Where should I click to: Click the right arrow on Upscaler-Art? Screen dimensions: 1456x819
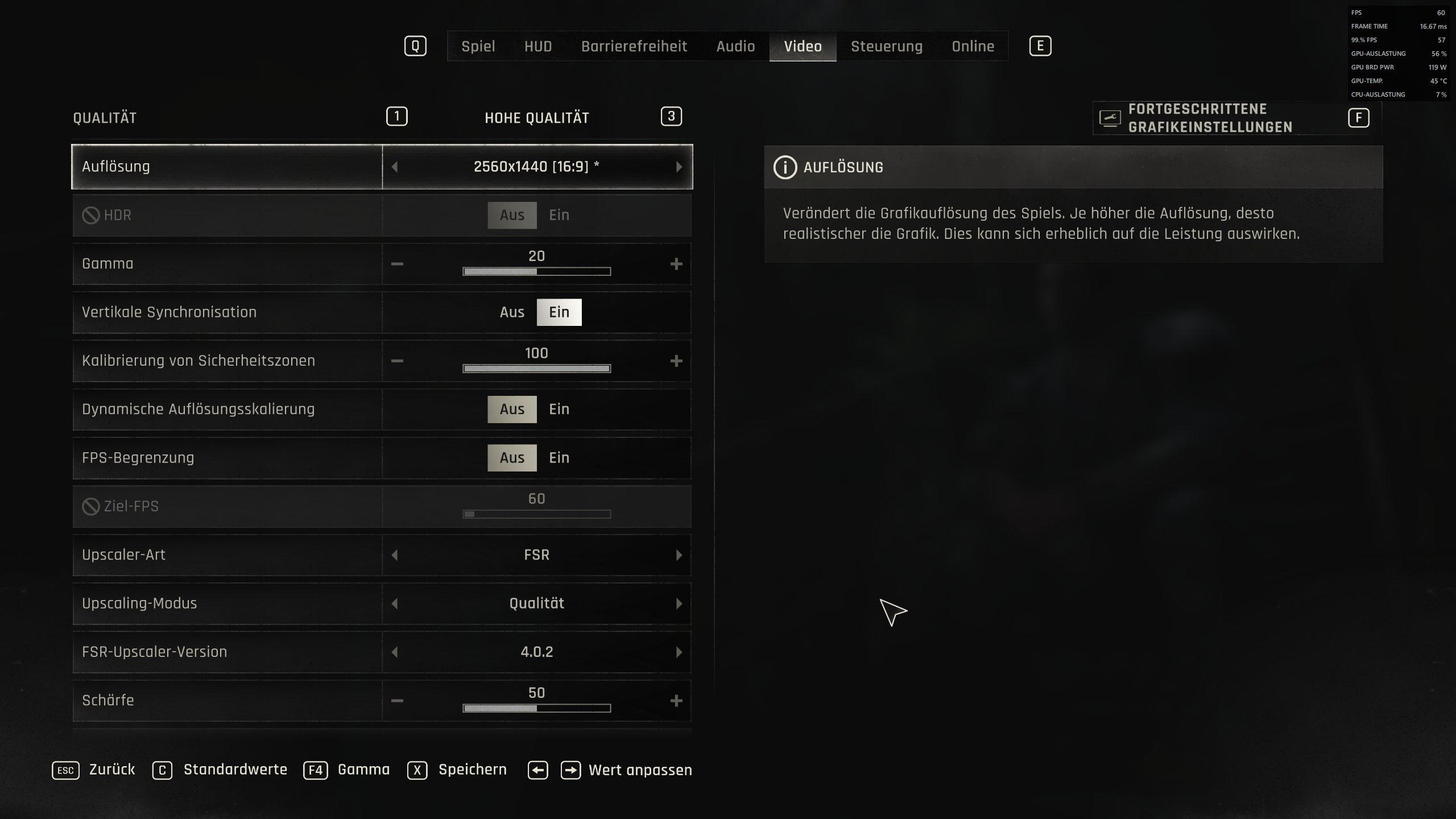click(x=678, y=555)
